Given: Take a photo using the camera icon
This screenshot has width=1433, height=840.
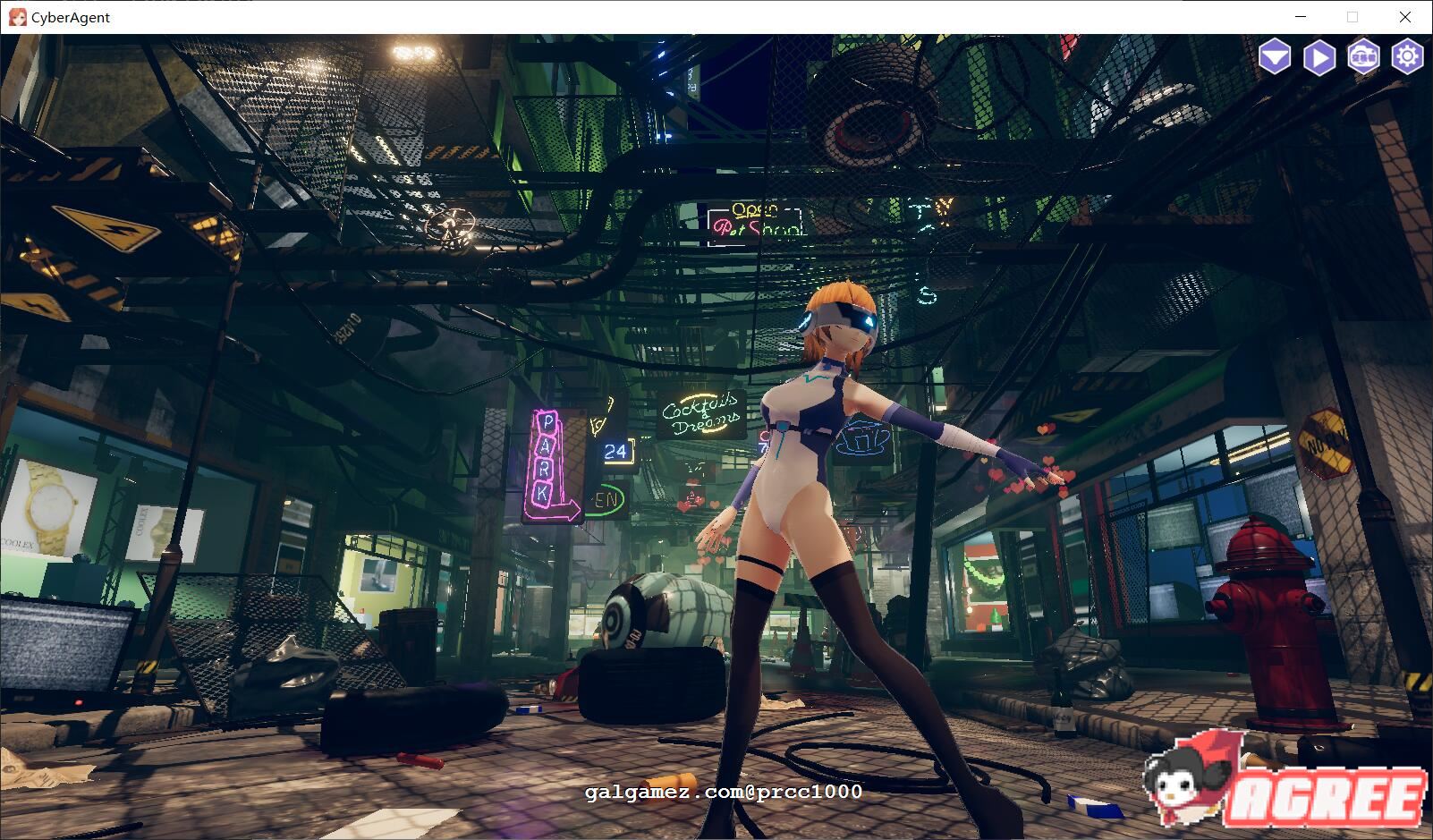Looking at the screenshot, I should click(1363, 57).
